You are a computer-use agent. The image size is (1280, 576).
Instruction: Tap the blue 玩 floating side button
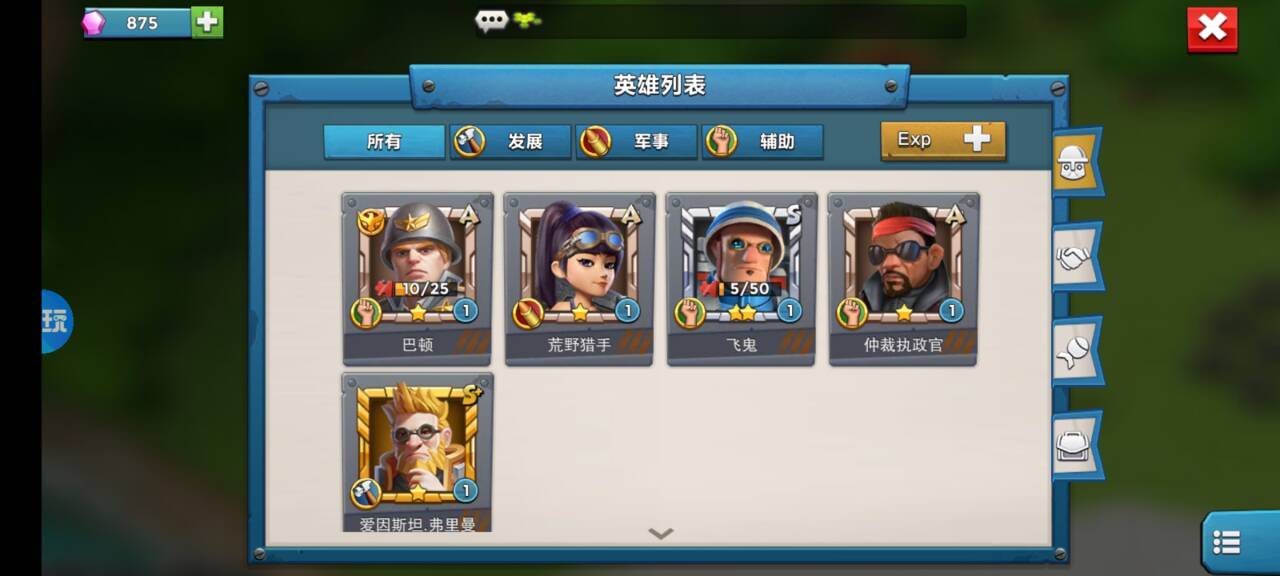coord(57,322)
